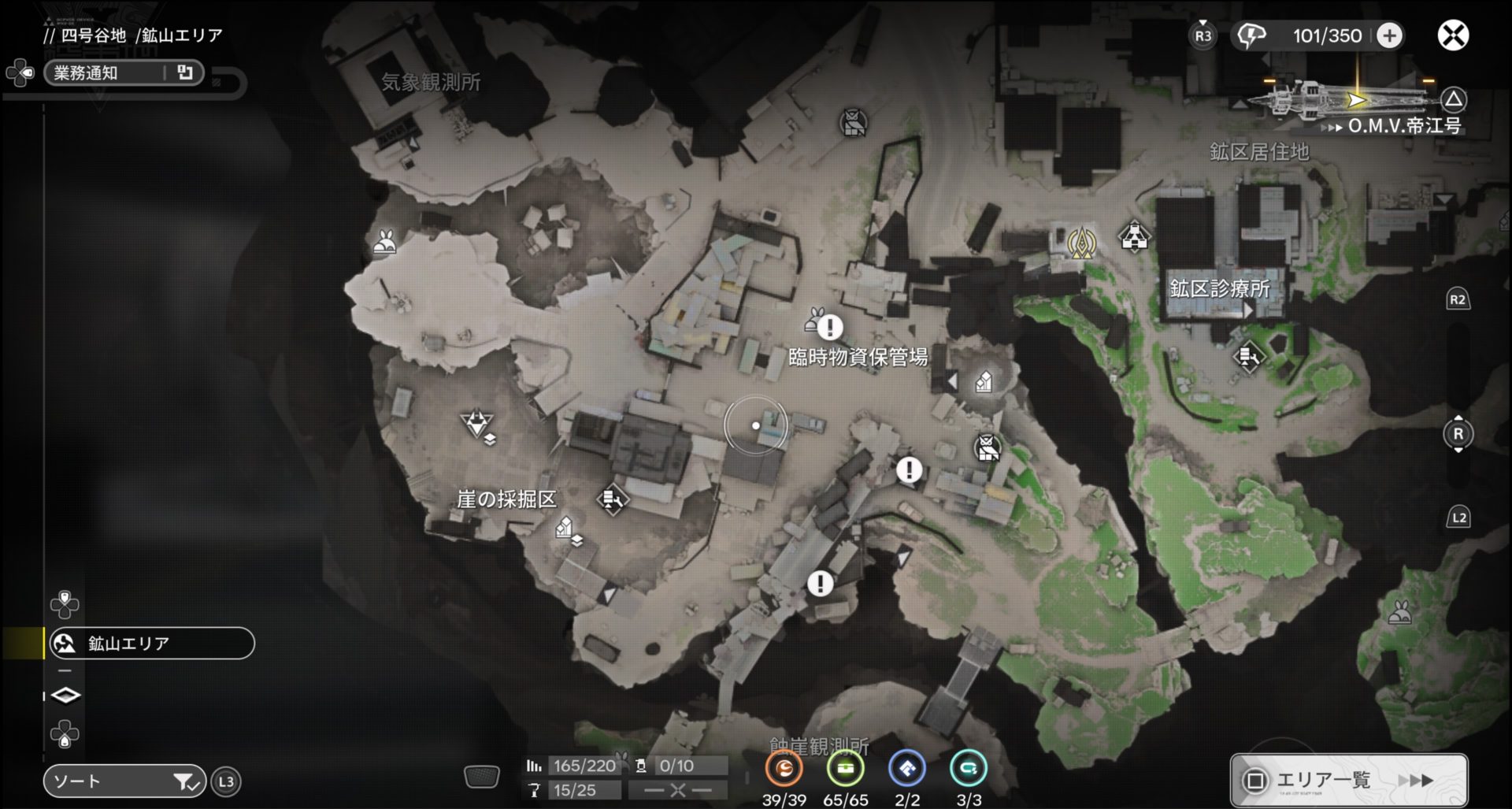Close the map with the X button
1512x809 pixels.
tap(1453, 35)
